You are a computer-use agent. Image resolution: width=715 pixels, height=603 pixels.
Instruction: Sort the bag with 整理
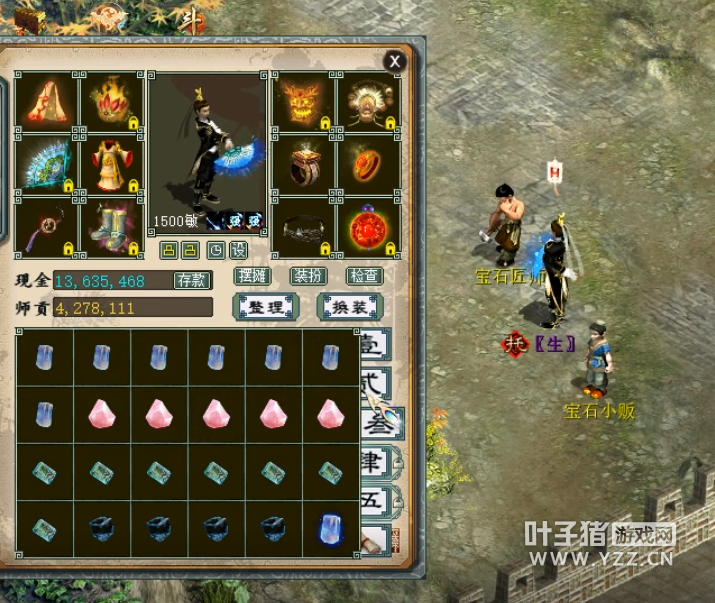pos(265,306)
